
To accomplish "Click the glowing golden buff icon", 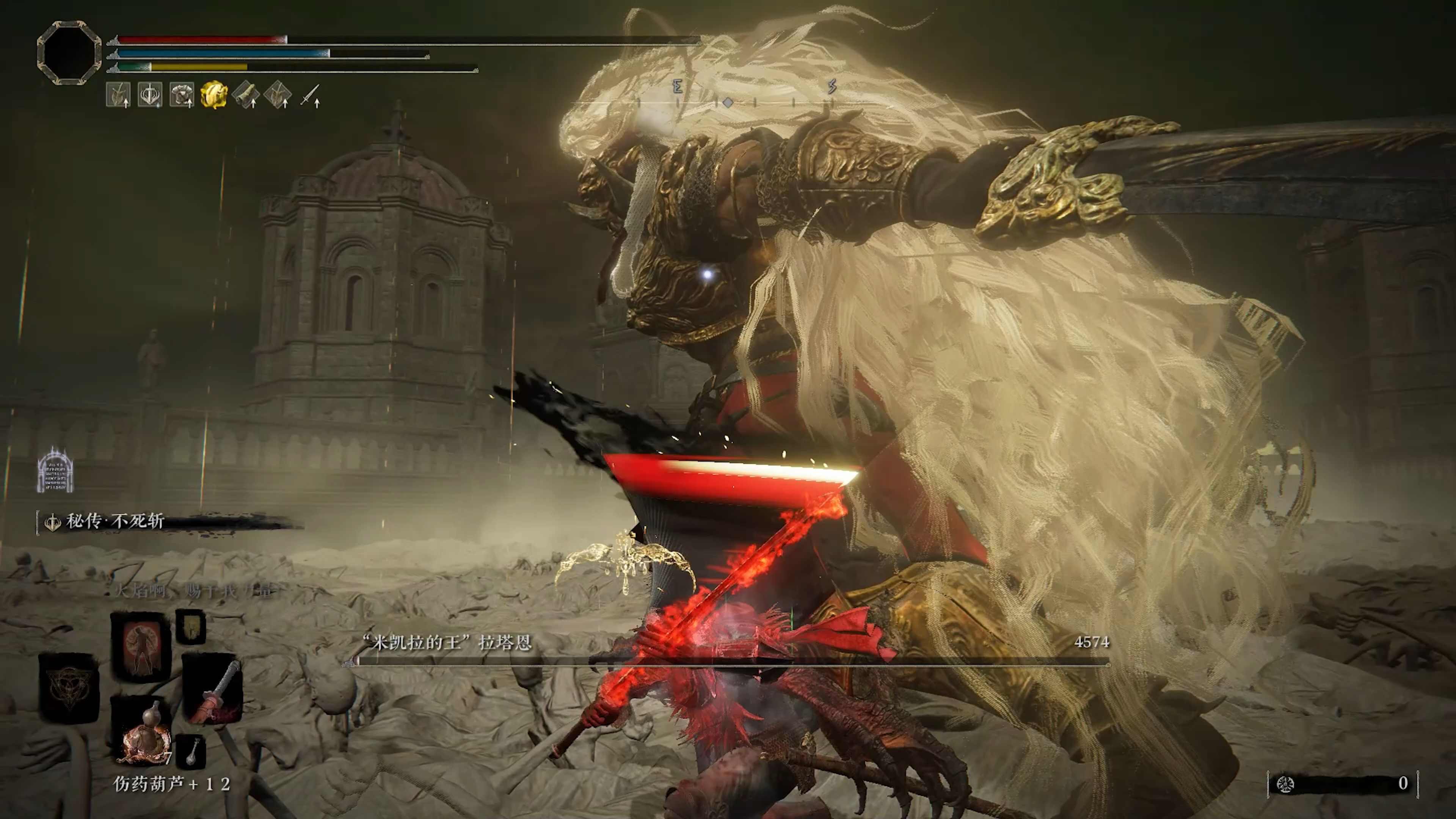I will click(x=213, y=95).
